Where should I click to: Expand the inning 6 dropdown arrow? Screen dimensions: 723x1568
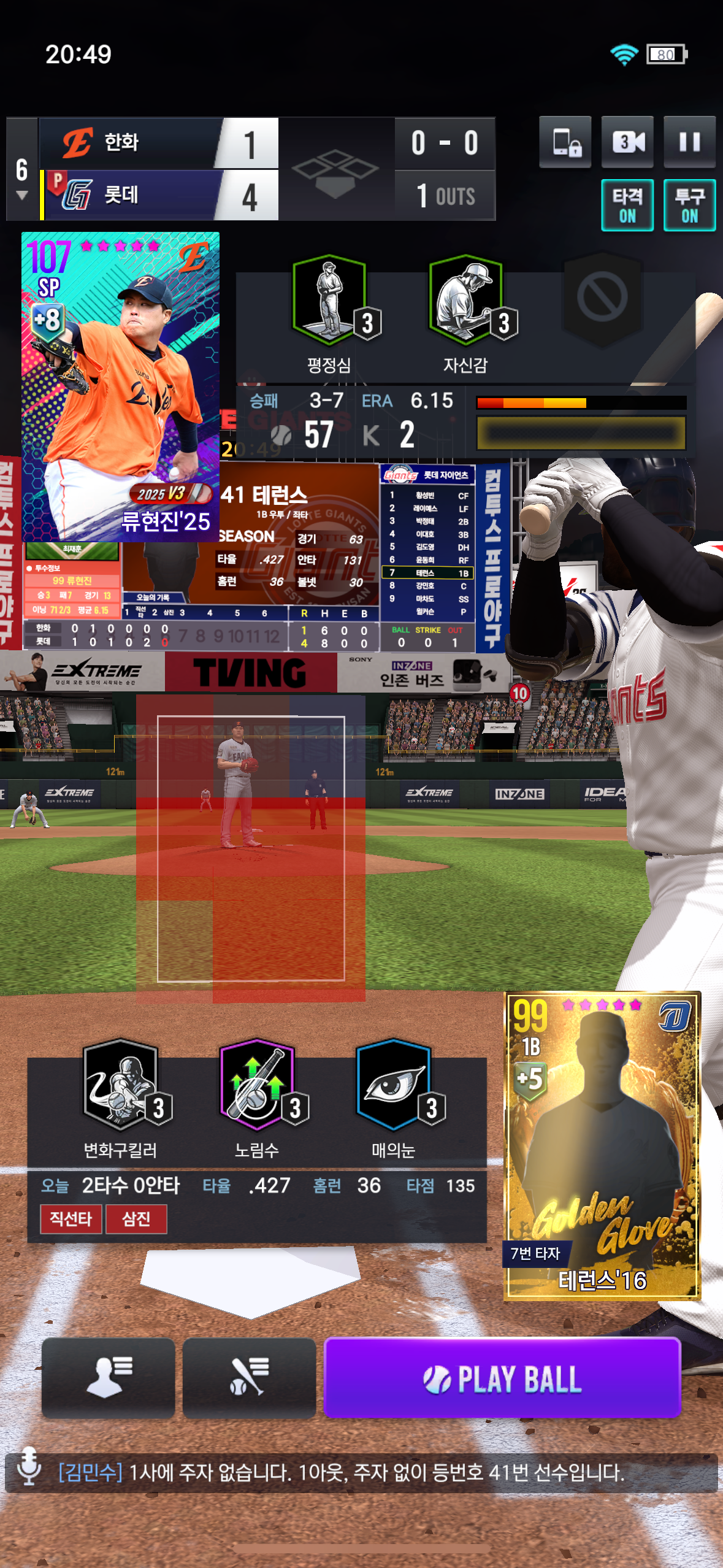(x=22, y=196)
